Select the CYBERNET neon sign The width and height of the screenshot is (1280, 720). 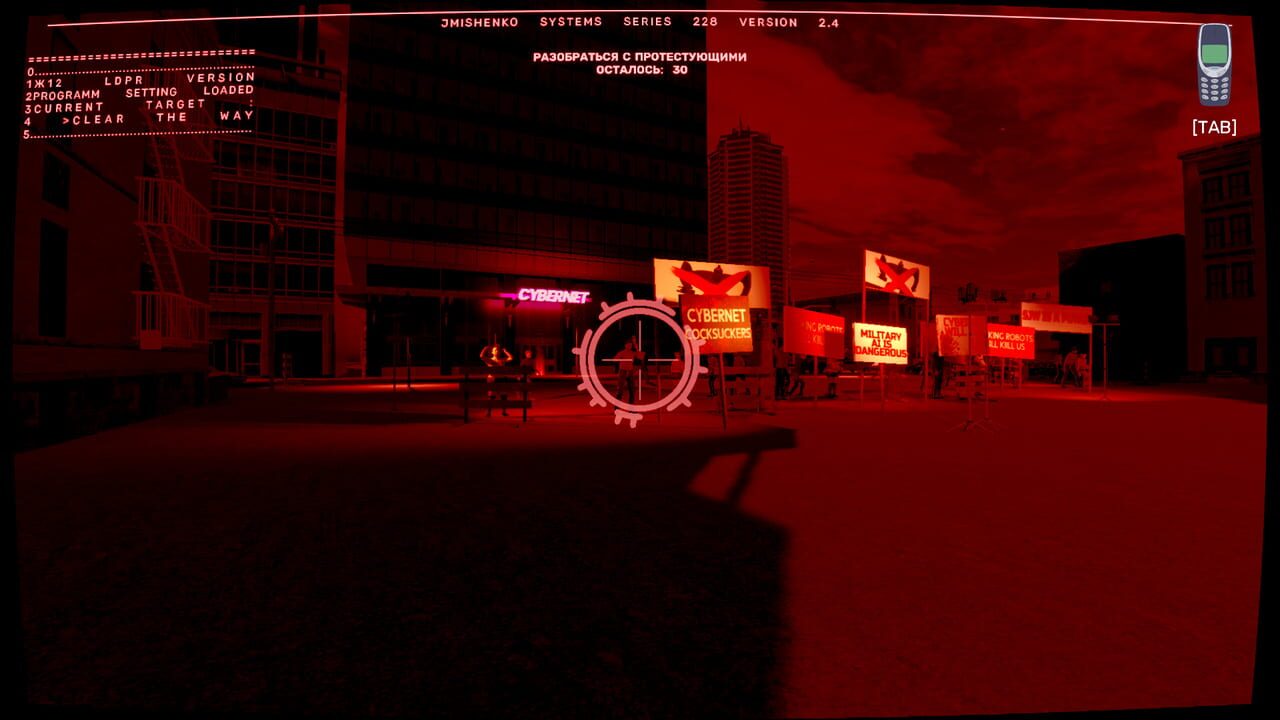coord(554,297)
